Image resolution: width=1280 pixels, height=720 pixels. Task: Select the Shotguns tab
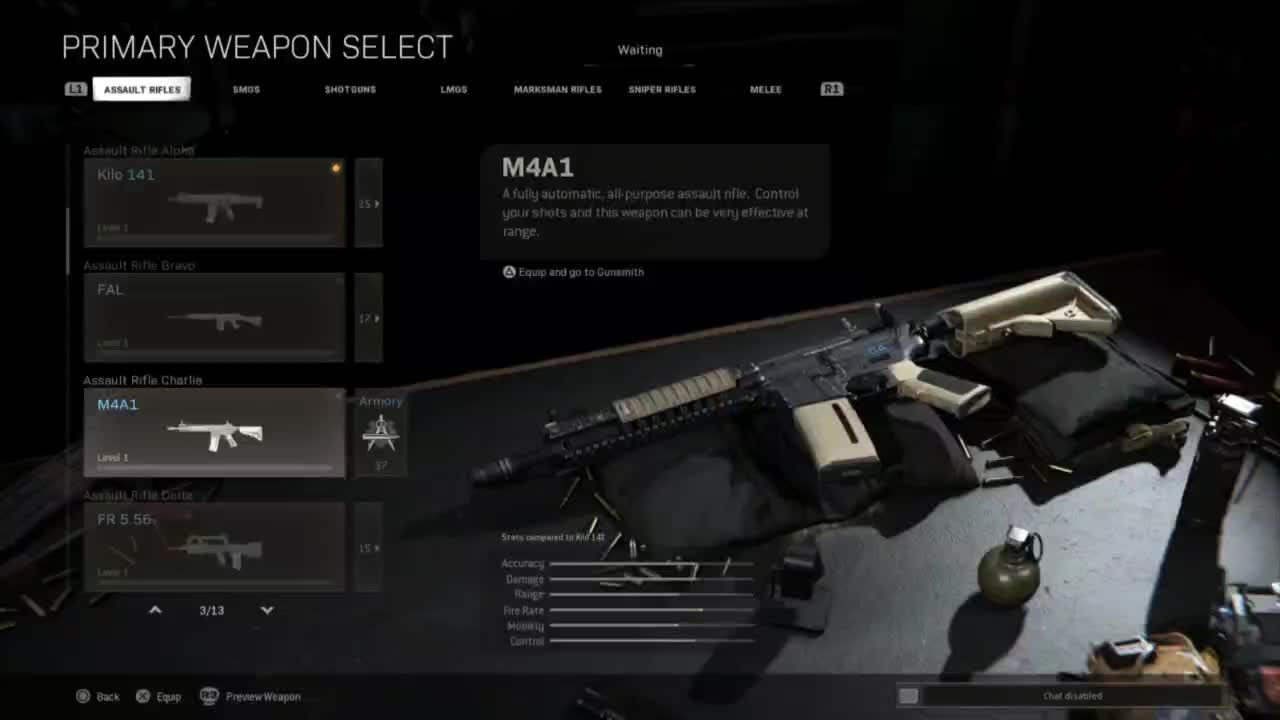(x=350, y=89)
